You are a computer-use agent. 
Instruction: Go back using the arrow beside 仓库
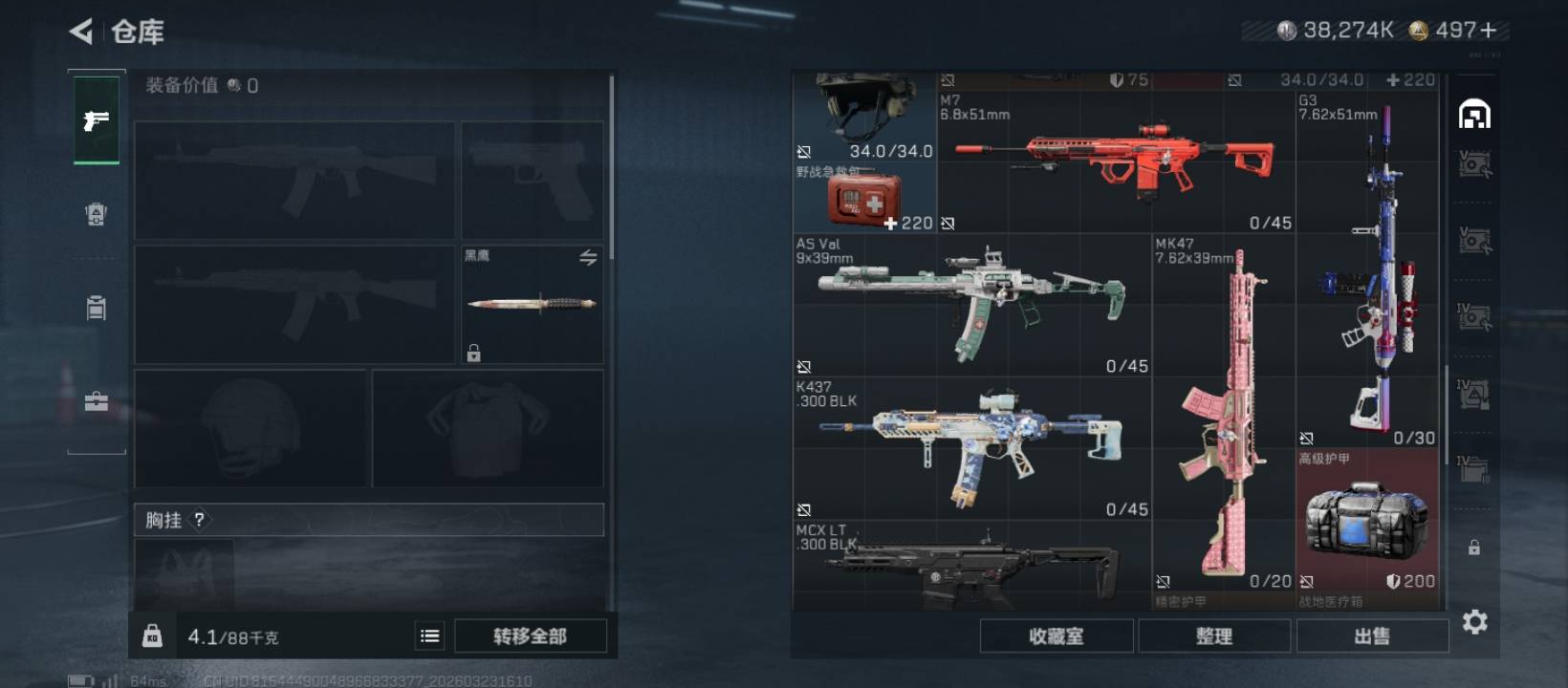(81, 32)
